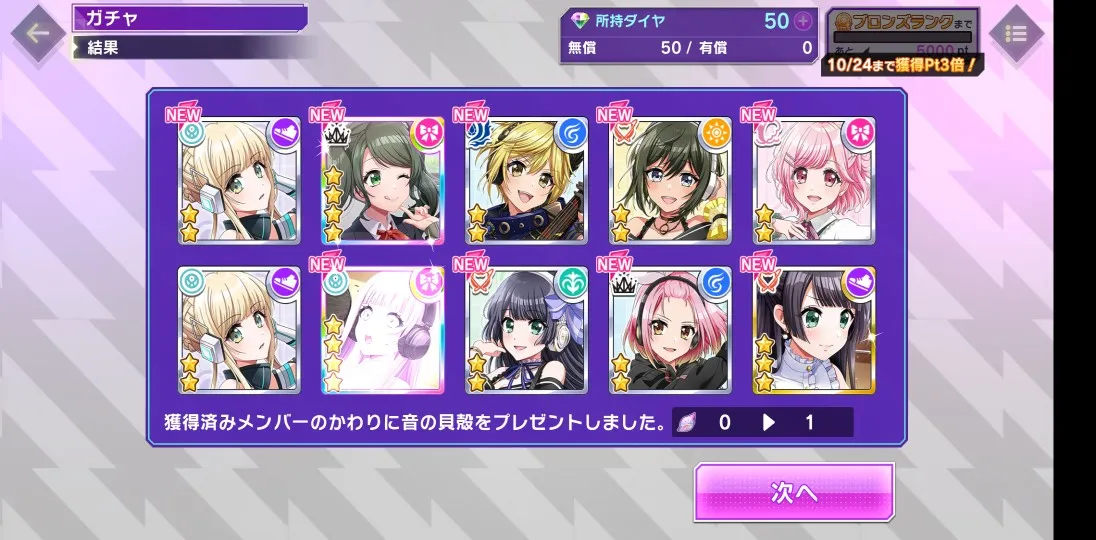Open the light pink-haired girl card with bow icon
This screenshot has height=540, width=1096.
(815, 180)
